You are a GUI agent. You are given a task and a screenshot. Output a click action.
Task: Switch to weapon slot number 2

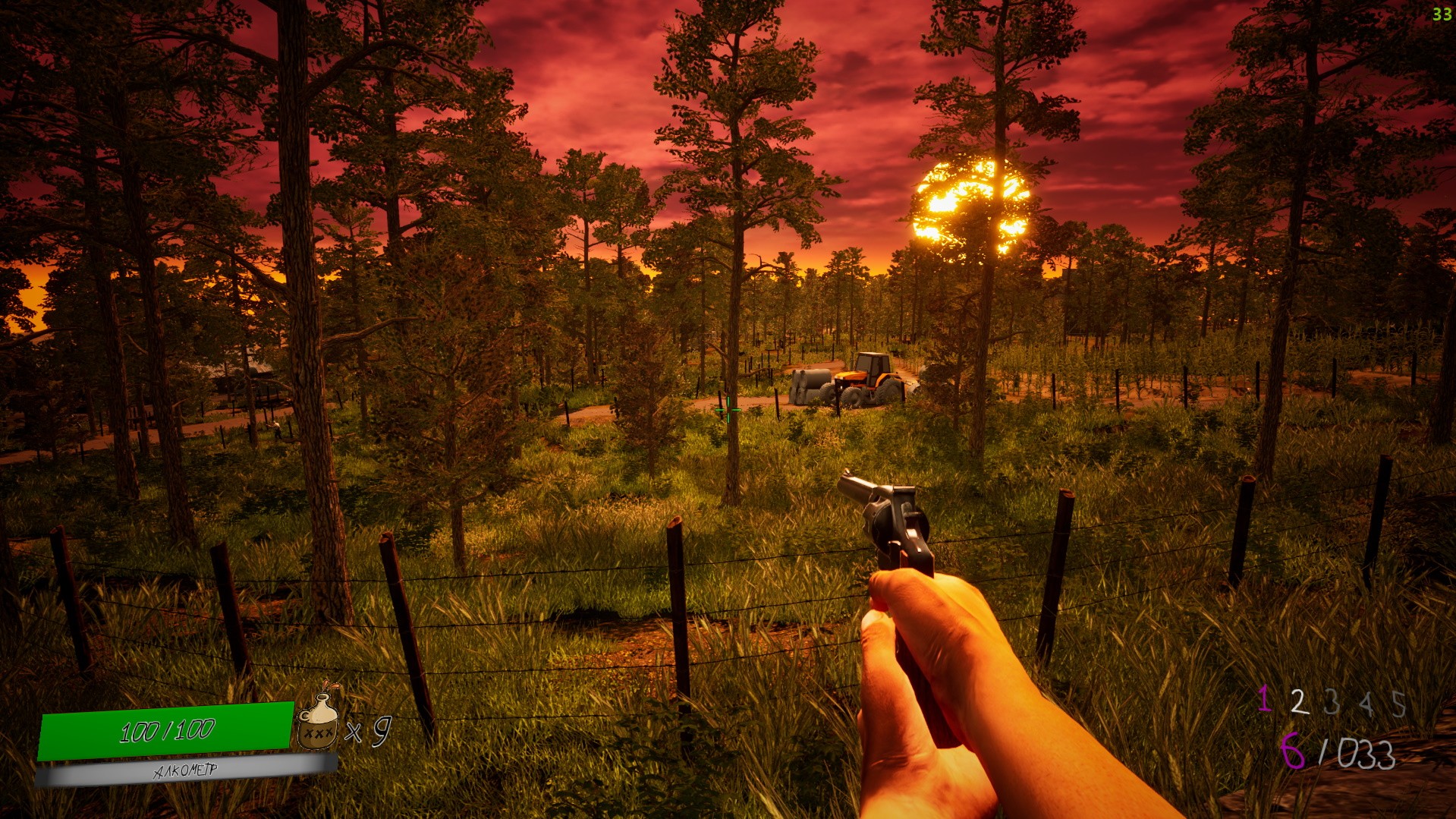click(x=1299, y=702)
